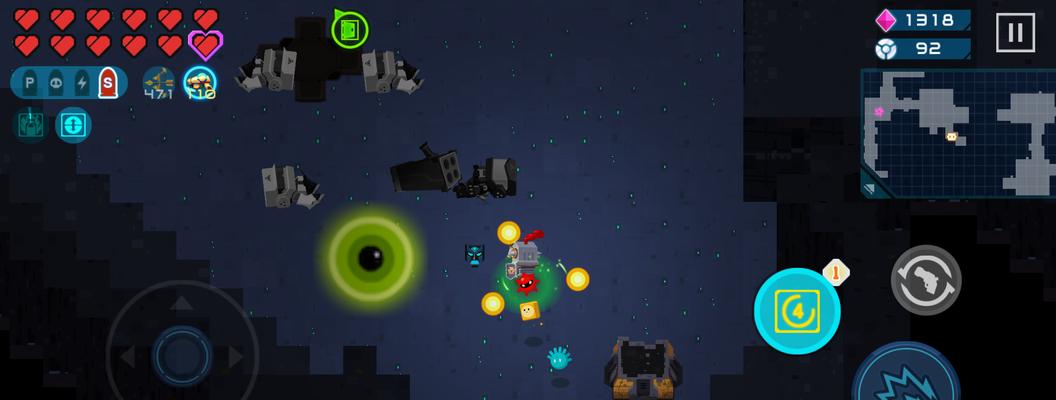
Task: Tap the dark turret buff icon
Action: pyautogui.click(x=29, y=124)
